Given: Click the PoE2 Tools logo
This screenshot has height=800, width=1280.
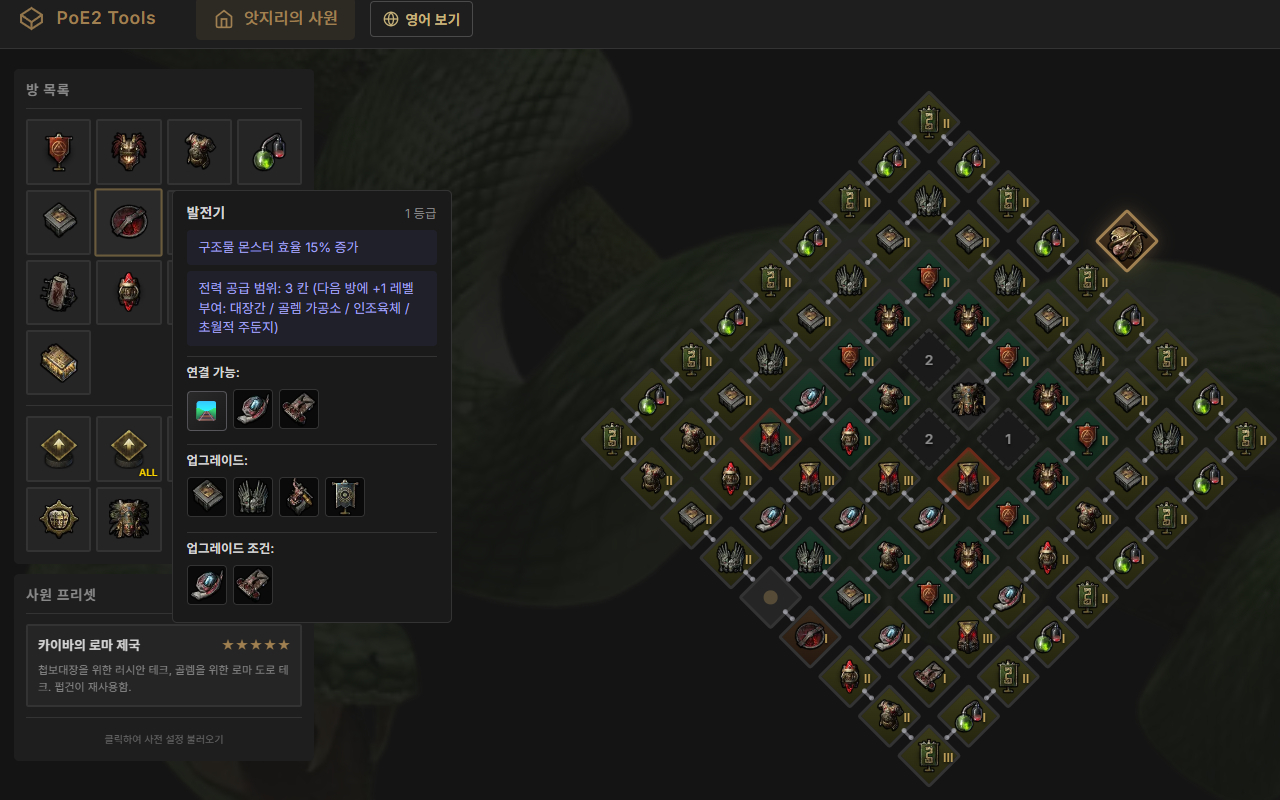Looking at the screenshot, I should (x=88, y=18).
